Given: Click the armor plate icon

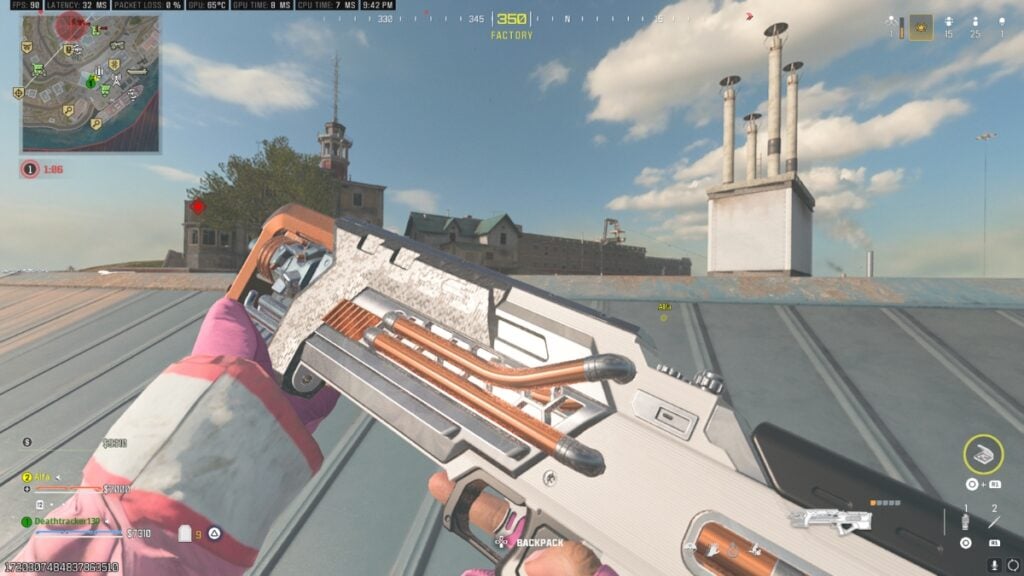Looking at the screenshot, I should click(184, 534).
